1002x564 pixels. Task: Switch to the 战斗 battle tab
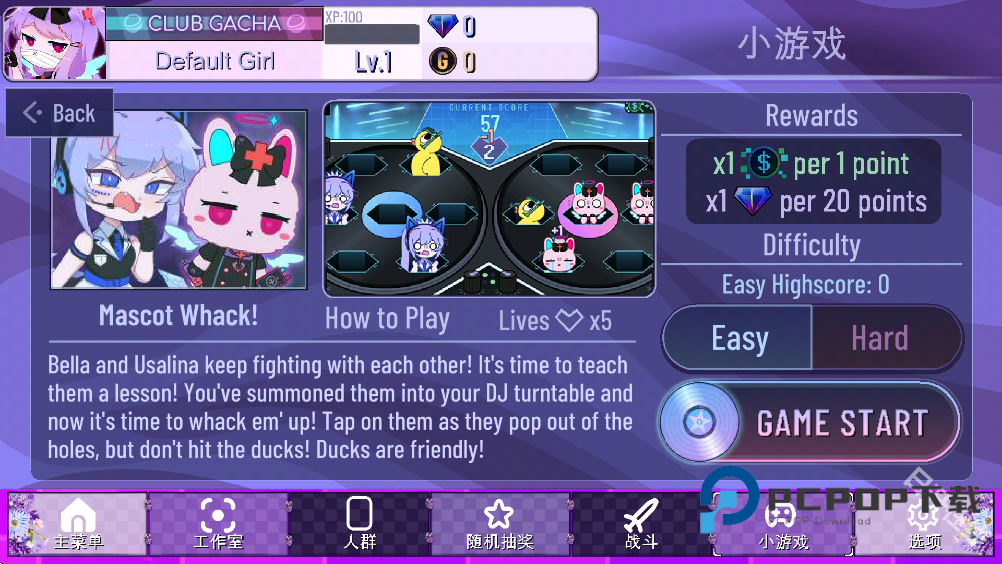[641, 524]
